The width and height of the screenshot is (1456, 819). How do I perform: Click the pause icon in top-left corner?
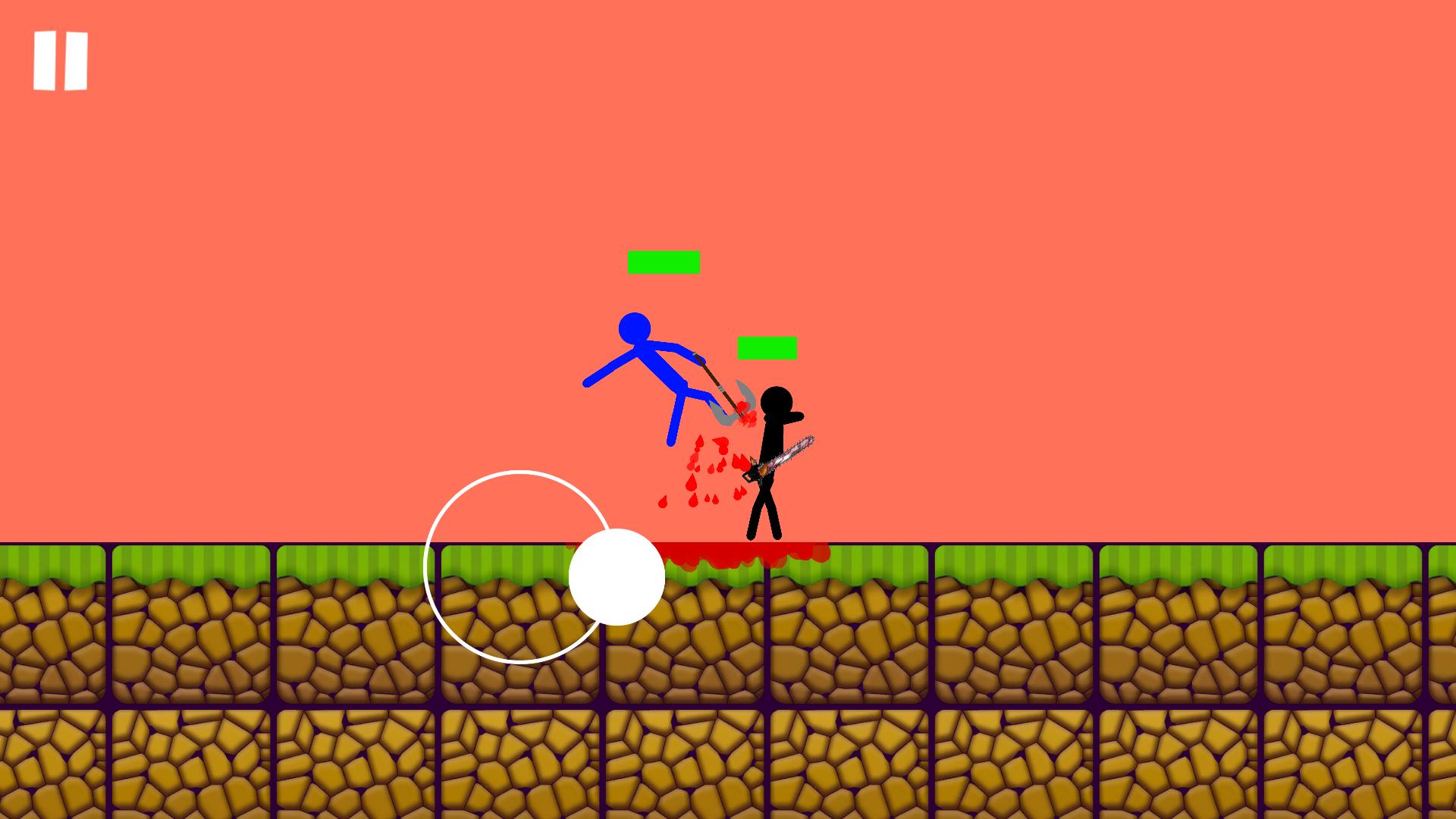click(61, 59)
